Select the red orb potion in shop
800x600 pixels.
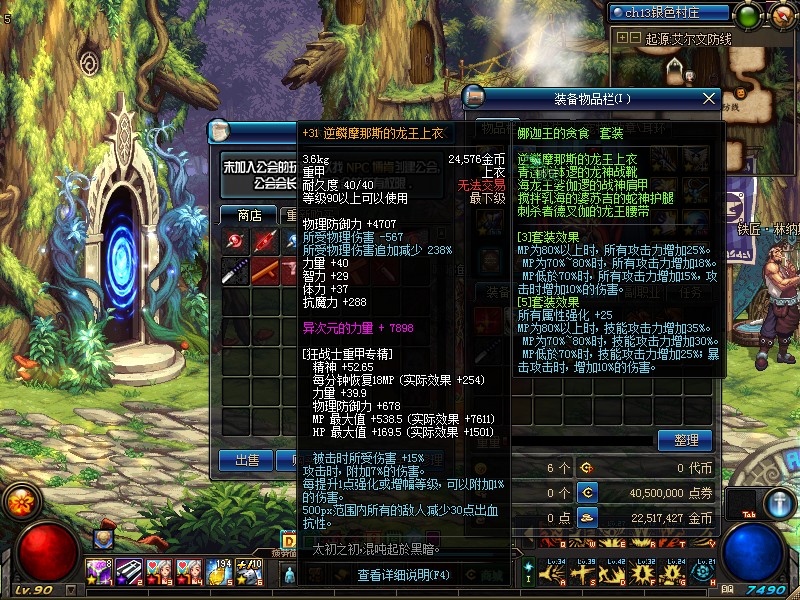tap(235, 242)
